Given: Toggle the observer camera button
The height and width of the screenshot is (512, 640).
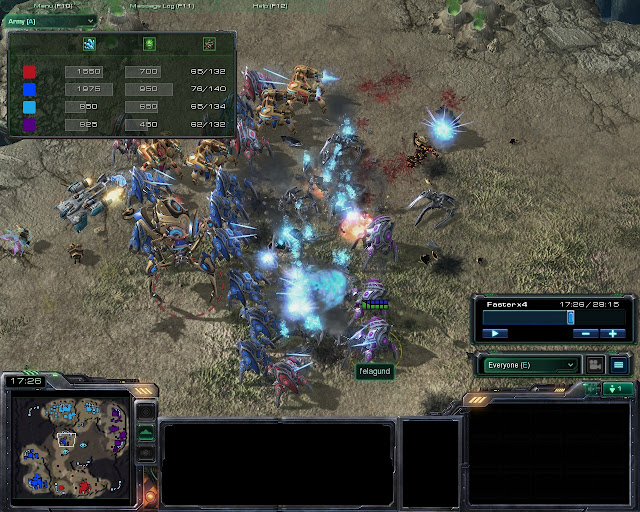Looking at the screenshot, I should 596,365.
